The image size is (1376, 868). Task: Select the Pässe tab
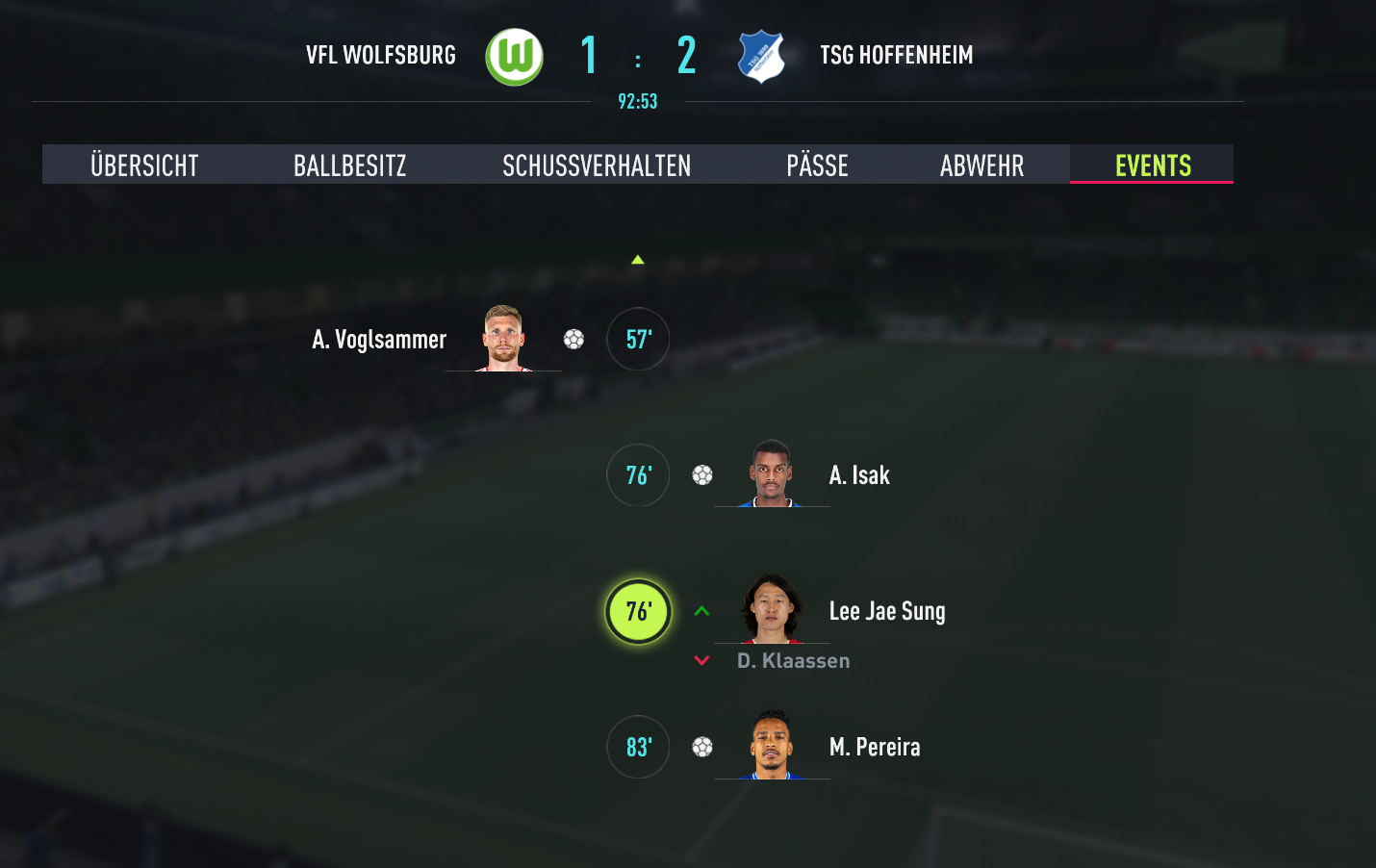[817, 165]
